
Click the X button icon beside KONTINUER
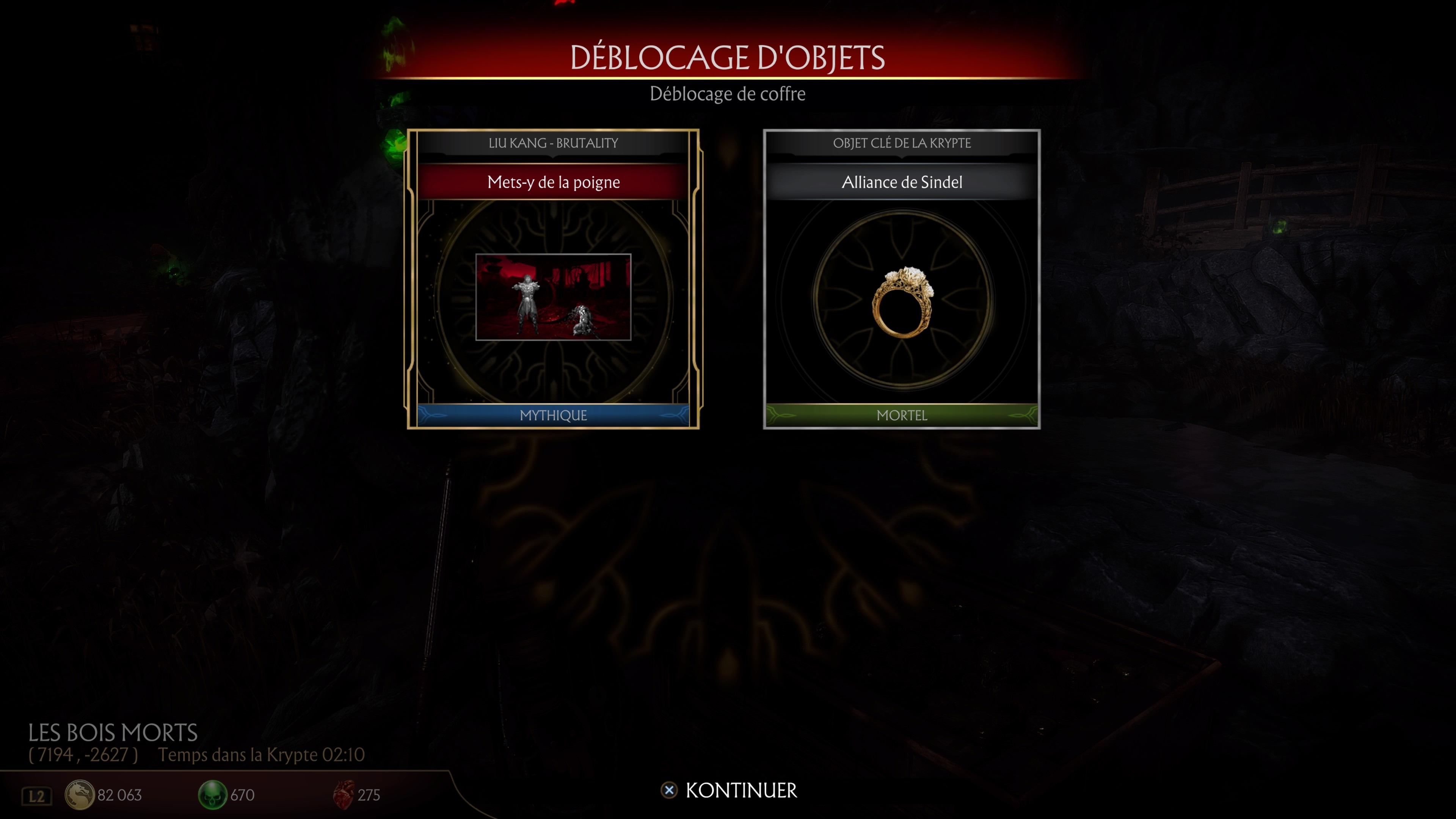670,790
